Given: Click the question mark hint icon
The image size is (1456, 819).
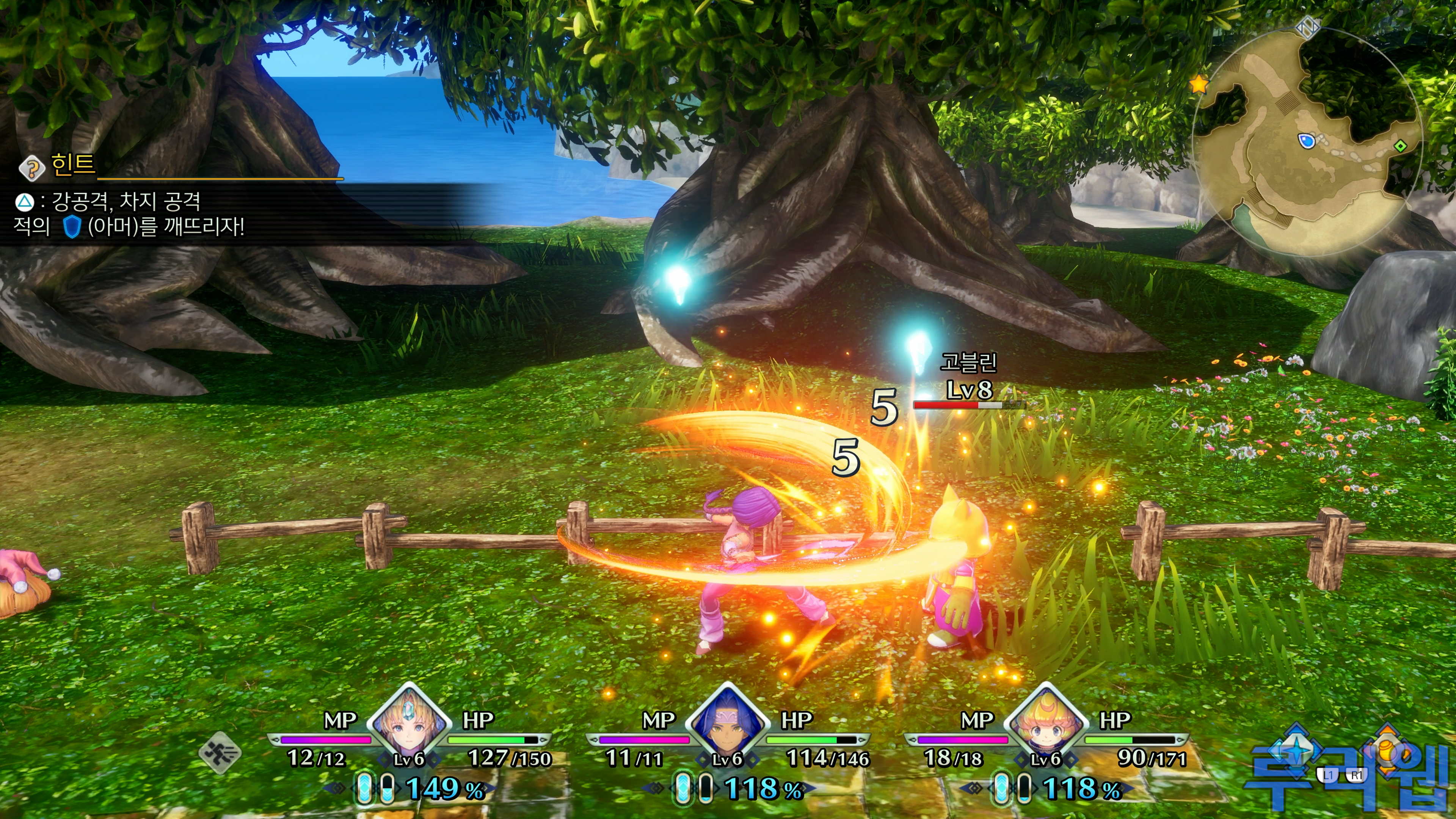Looking at the screenshot, I should (31, 168).
